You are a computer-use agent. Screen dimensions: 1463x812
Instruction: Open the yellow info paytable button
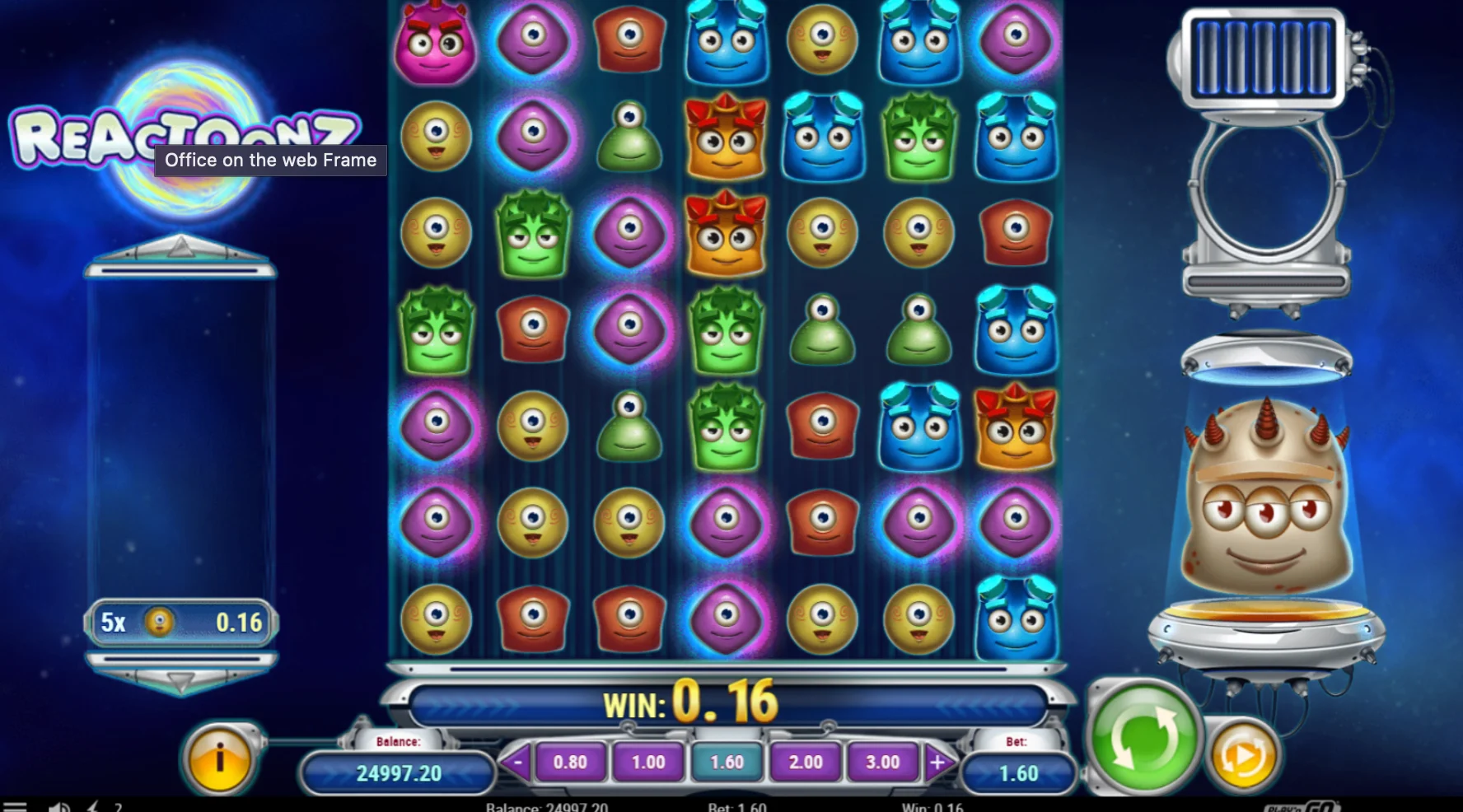(x=219, y=759)
